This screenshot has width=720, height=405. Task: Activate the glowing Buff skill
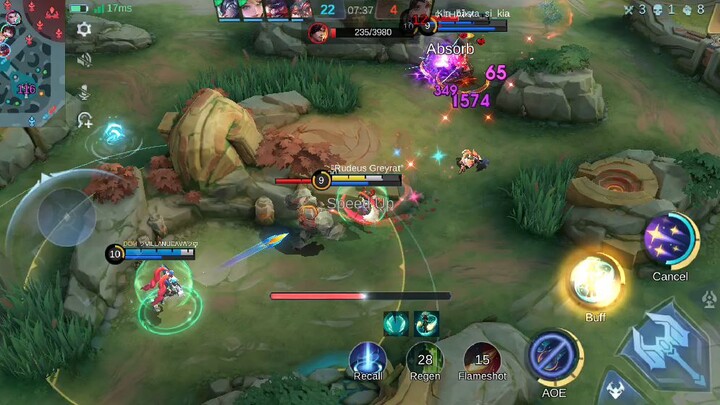[596, 281]
